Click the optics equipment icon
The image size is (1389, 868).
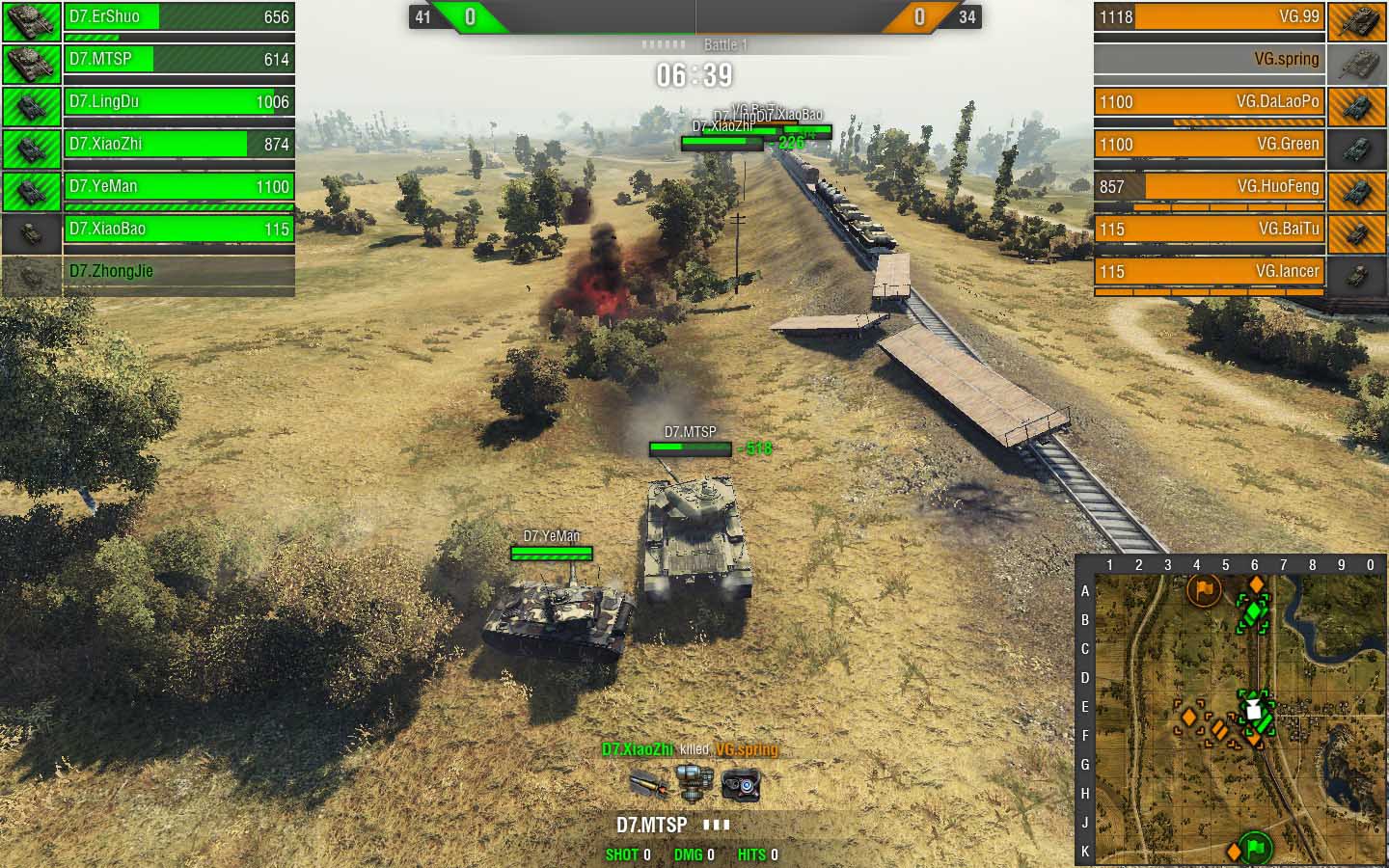[x=741, y=785]
